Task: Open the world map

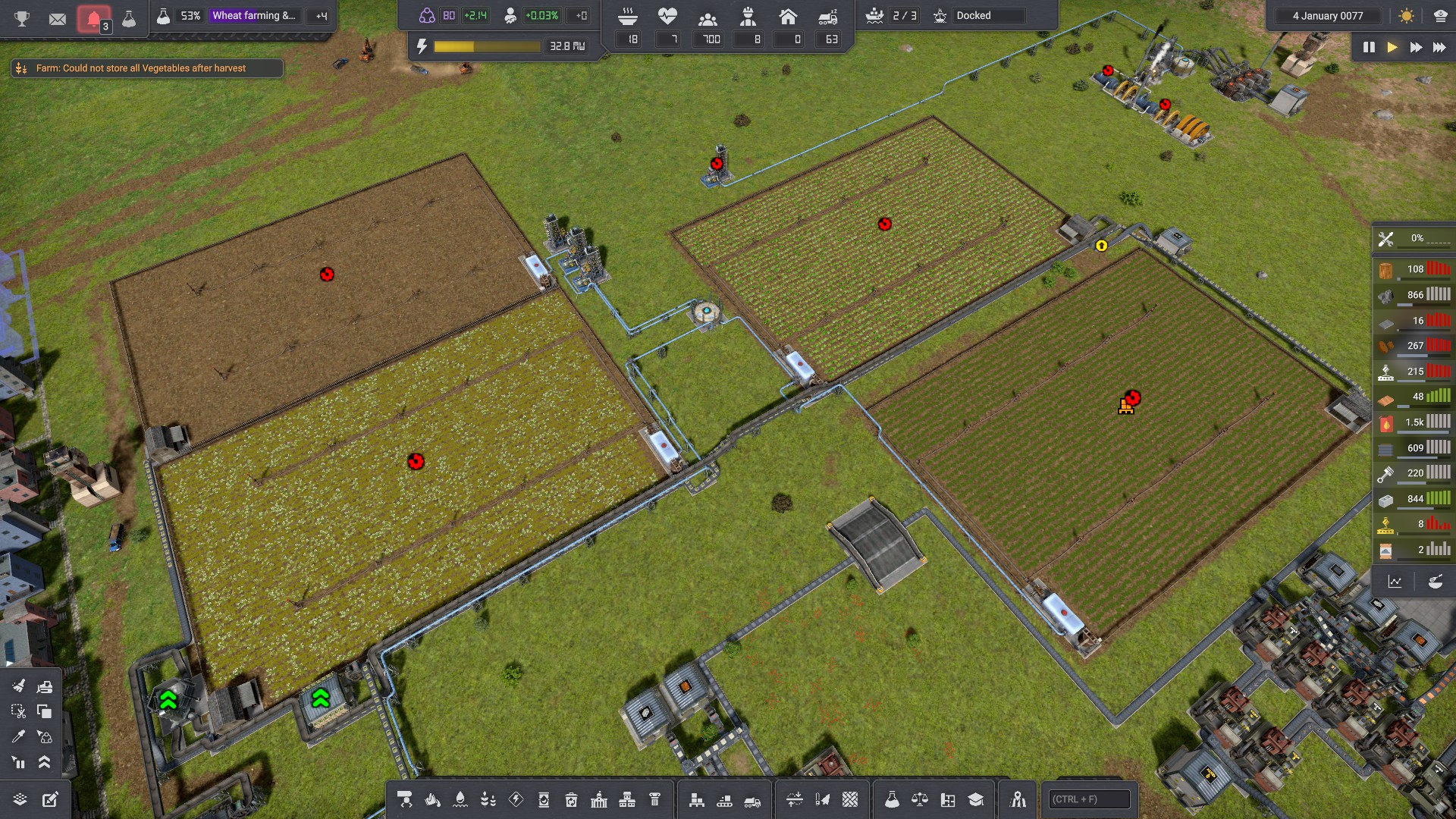Action: [x=1018, y=799]
